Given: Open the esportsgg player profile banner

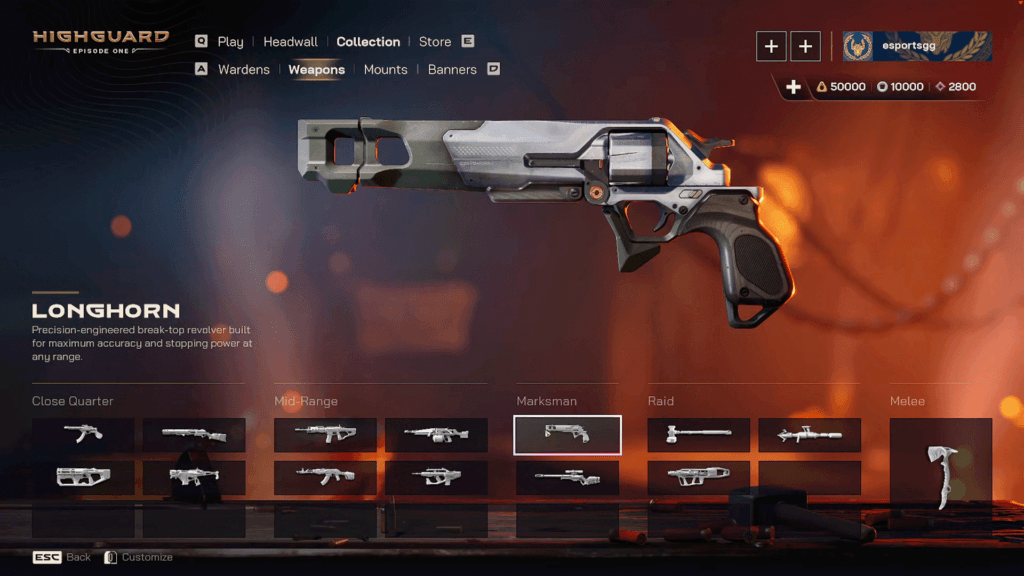Looking at the screenshot, I should (917, 46).
